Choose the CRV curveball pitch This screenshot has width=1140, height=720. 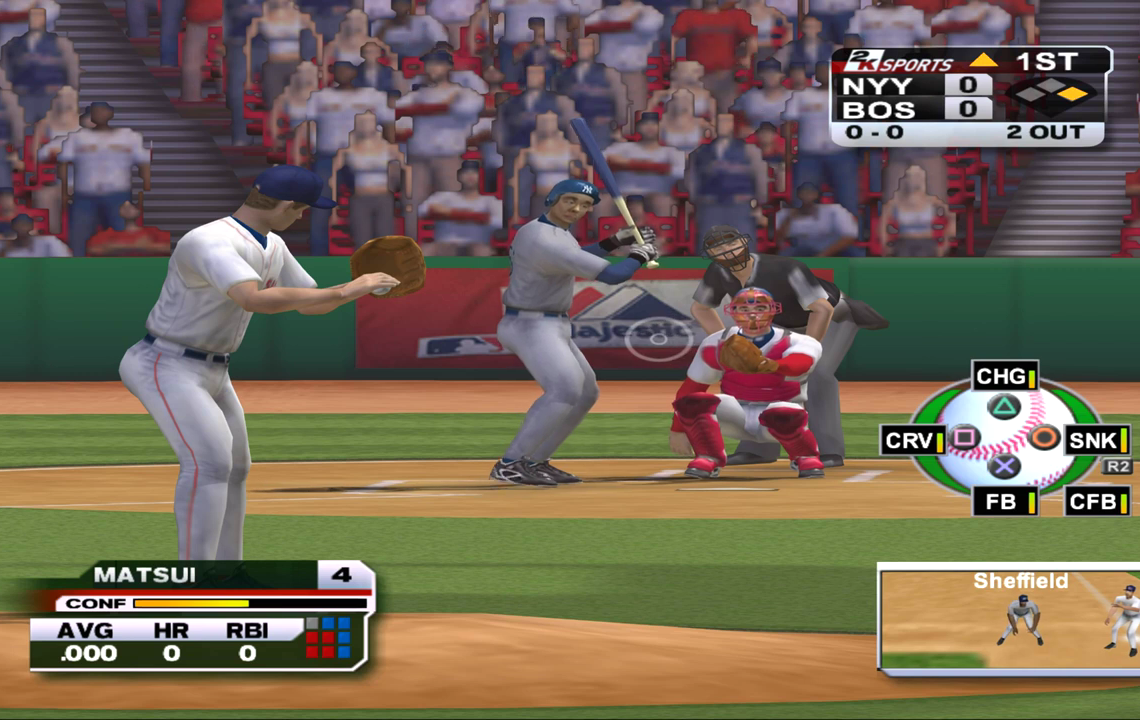913,440
